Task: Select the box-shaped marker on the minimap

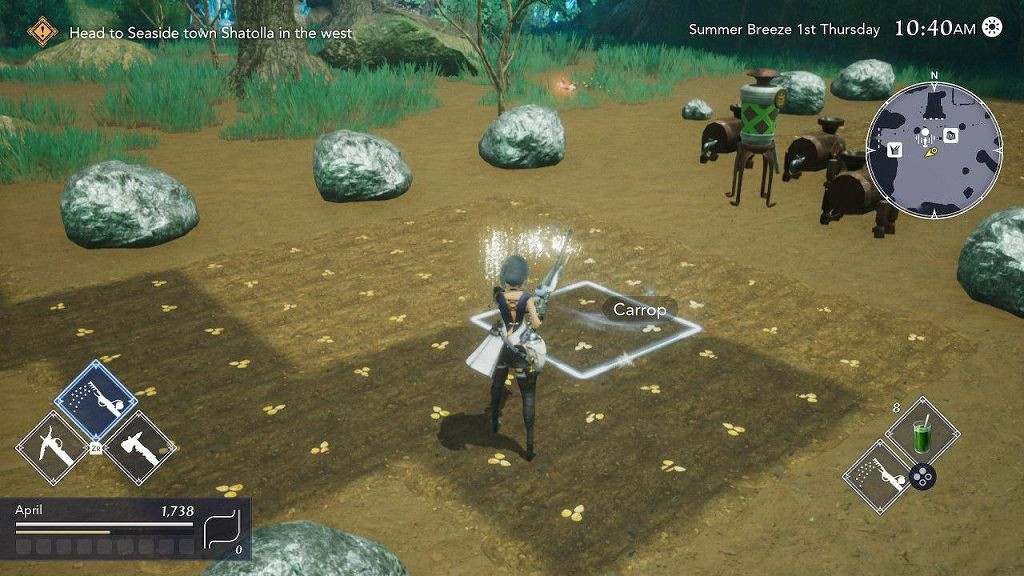Action: click(x=951, y=135)
